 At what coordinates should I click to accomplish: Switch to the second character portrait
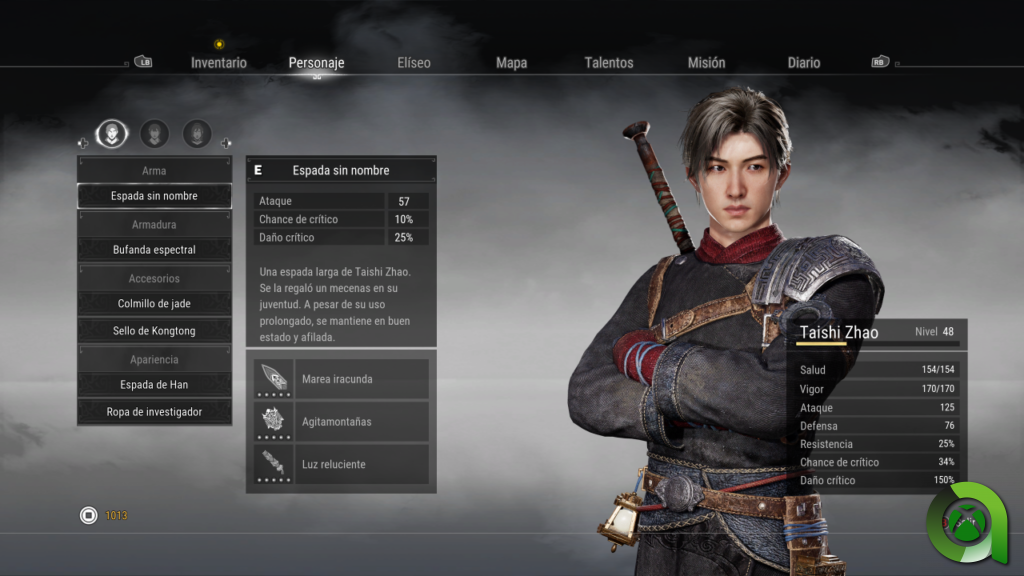point(154,133)
